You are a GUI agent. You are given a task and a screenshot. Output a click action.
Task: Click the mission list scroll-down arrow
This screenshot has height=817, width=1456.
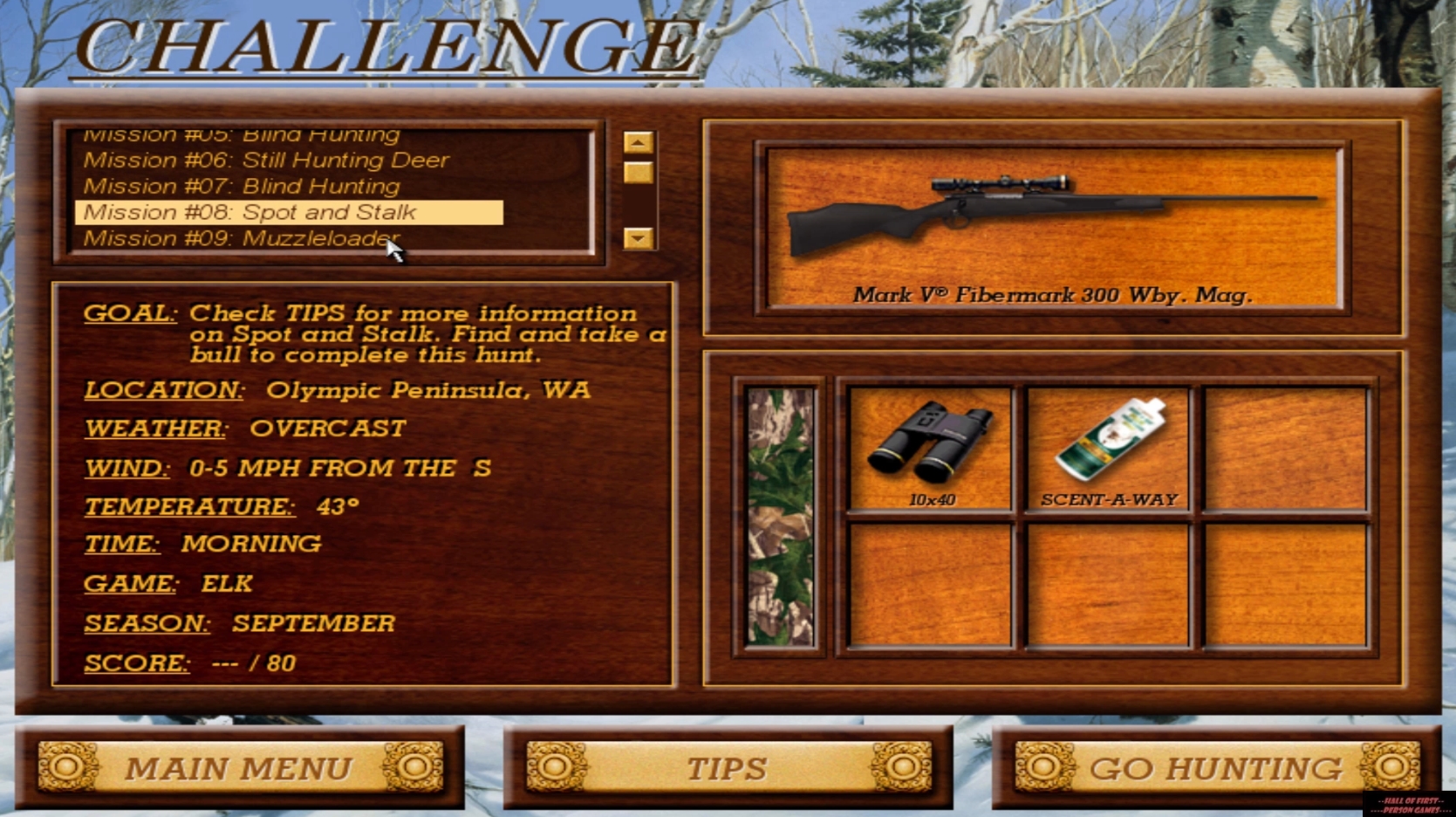pyautogui.click(x=639, y=237)
